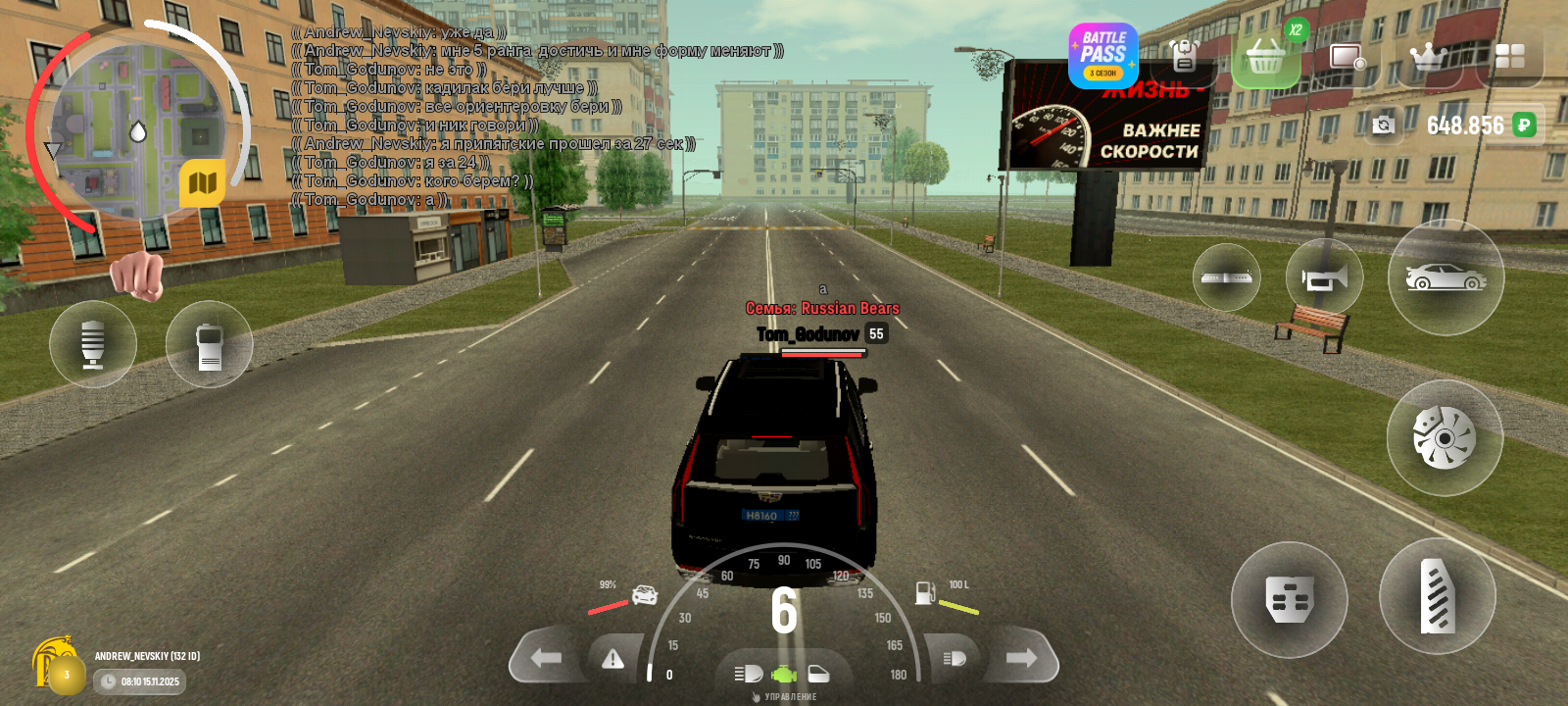Switch the camera view
This screenshot has width=1568, height=706.
[1383, 125]
